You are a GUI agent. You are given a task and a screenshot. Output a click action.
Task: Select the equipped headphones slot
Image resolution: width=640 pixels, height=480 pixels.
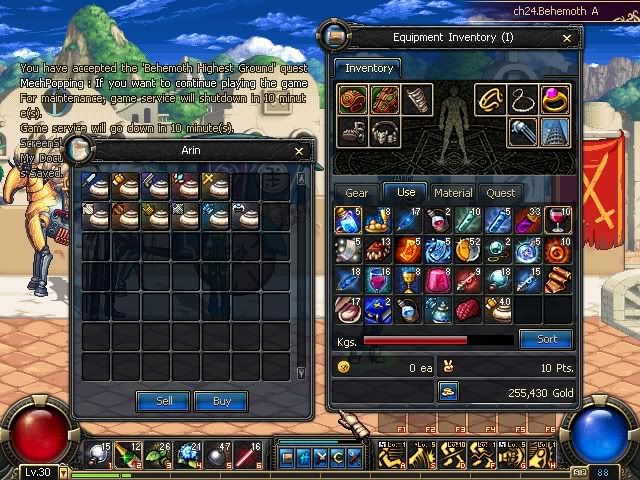384,131
